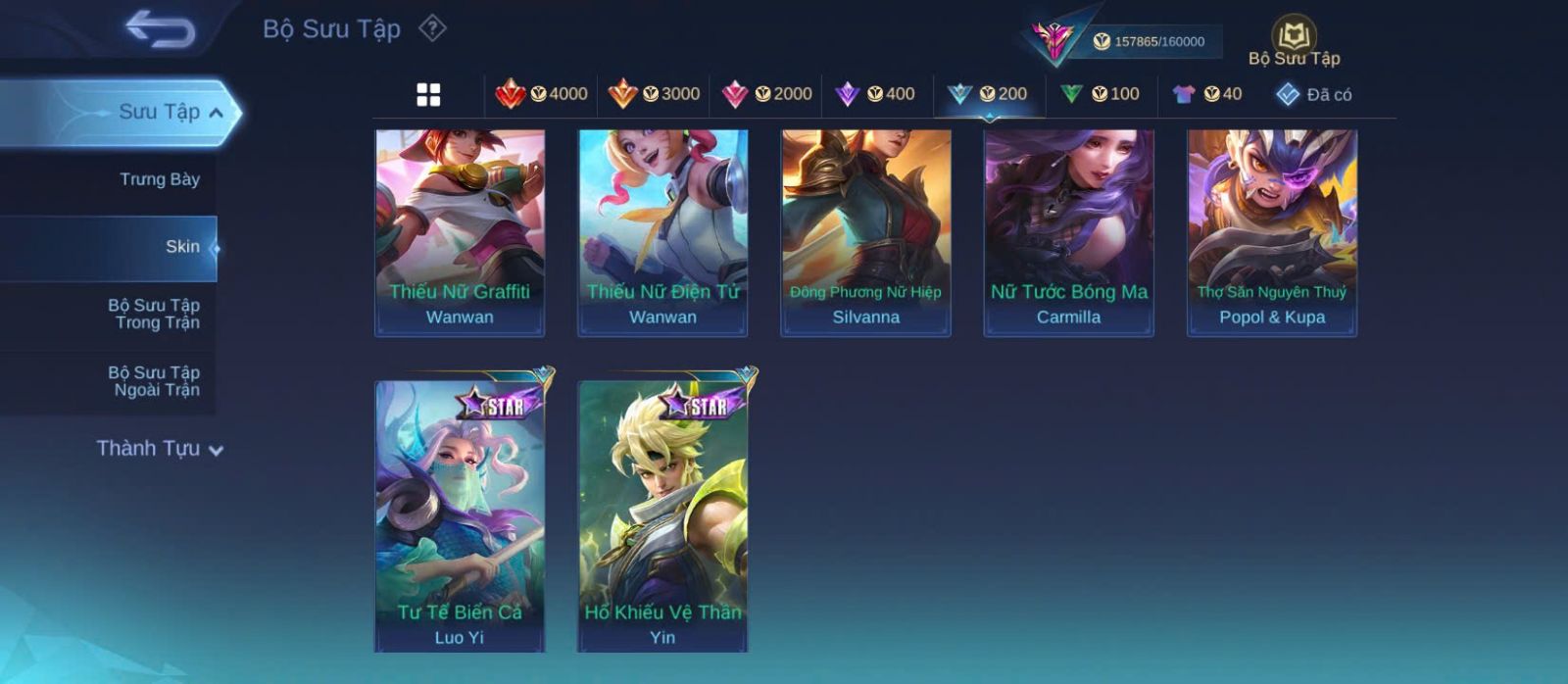Expand the Thành Tựu section

pyautogui.click(x=160, y=449)
